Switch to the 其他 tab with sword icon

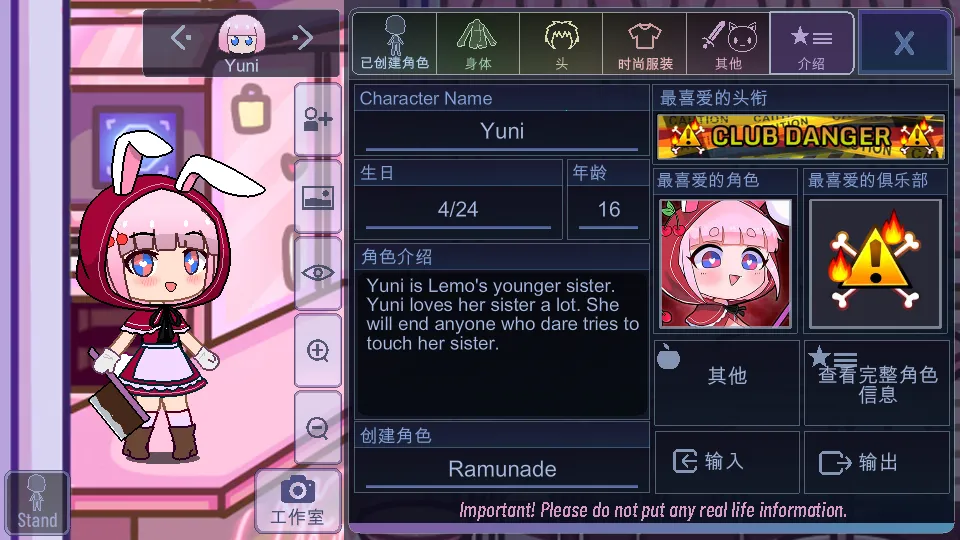728,43
